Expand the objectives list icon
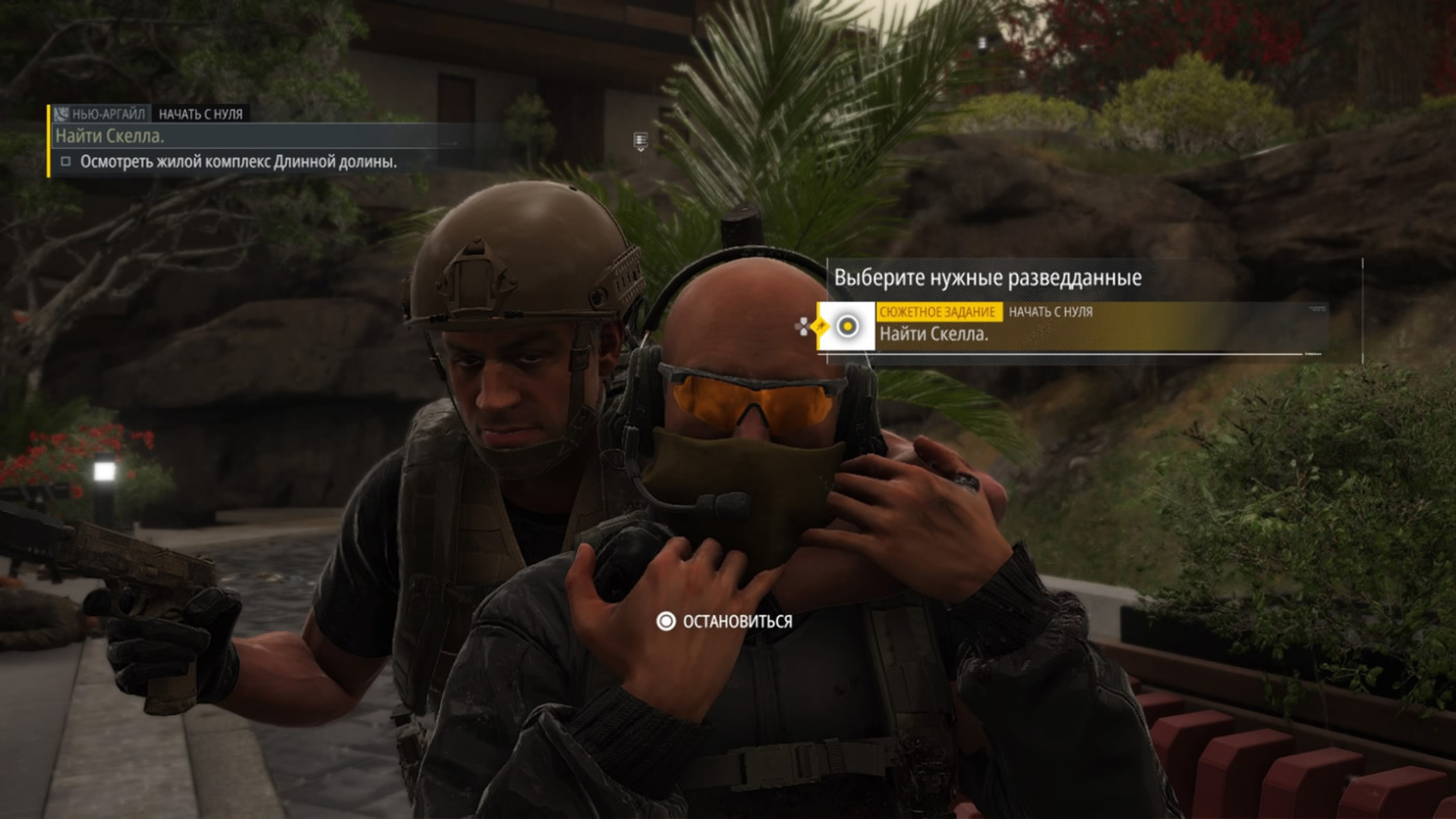 click(640, 141)
